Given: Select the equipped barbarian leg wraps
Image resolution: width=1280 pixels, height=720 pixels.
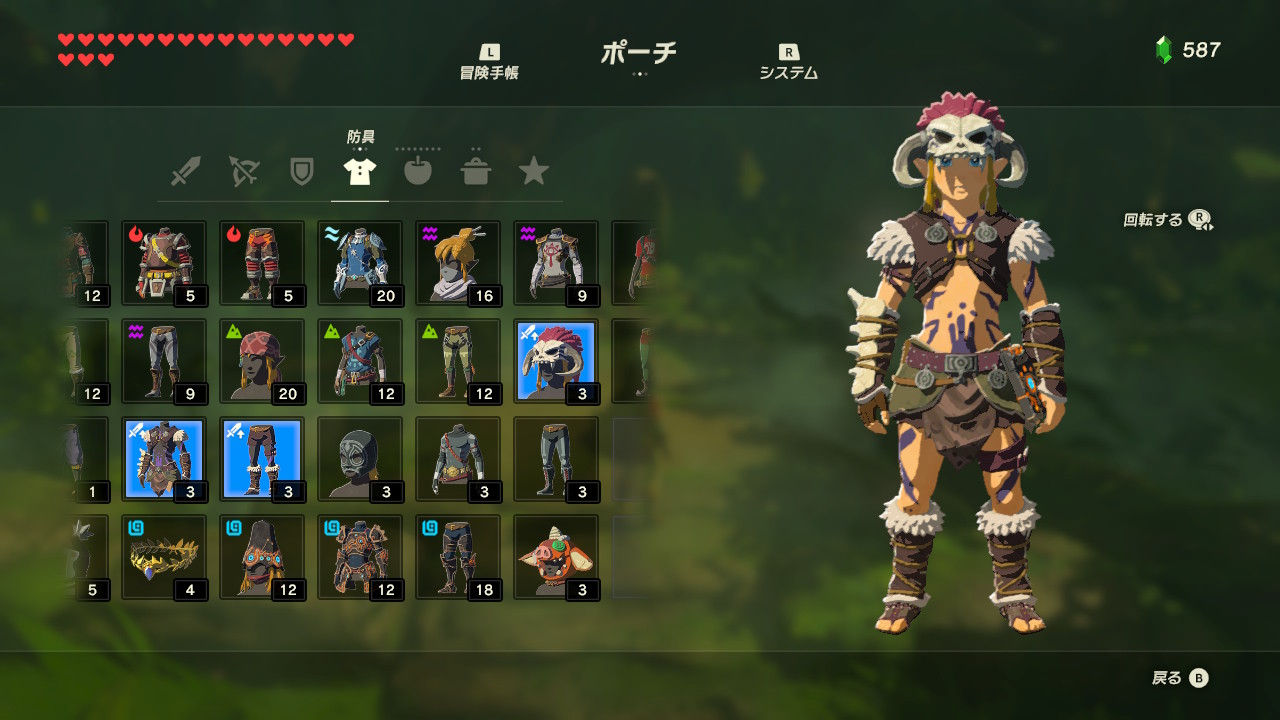Looking at the screenshot, I should 262,459.
